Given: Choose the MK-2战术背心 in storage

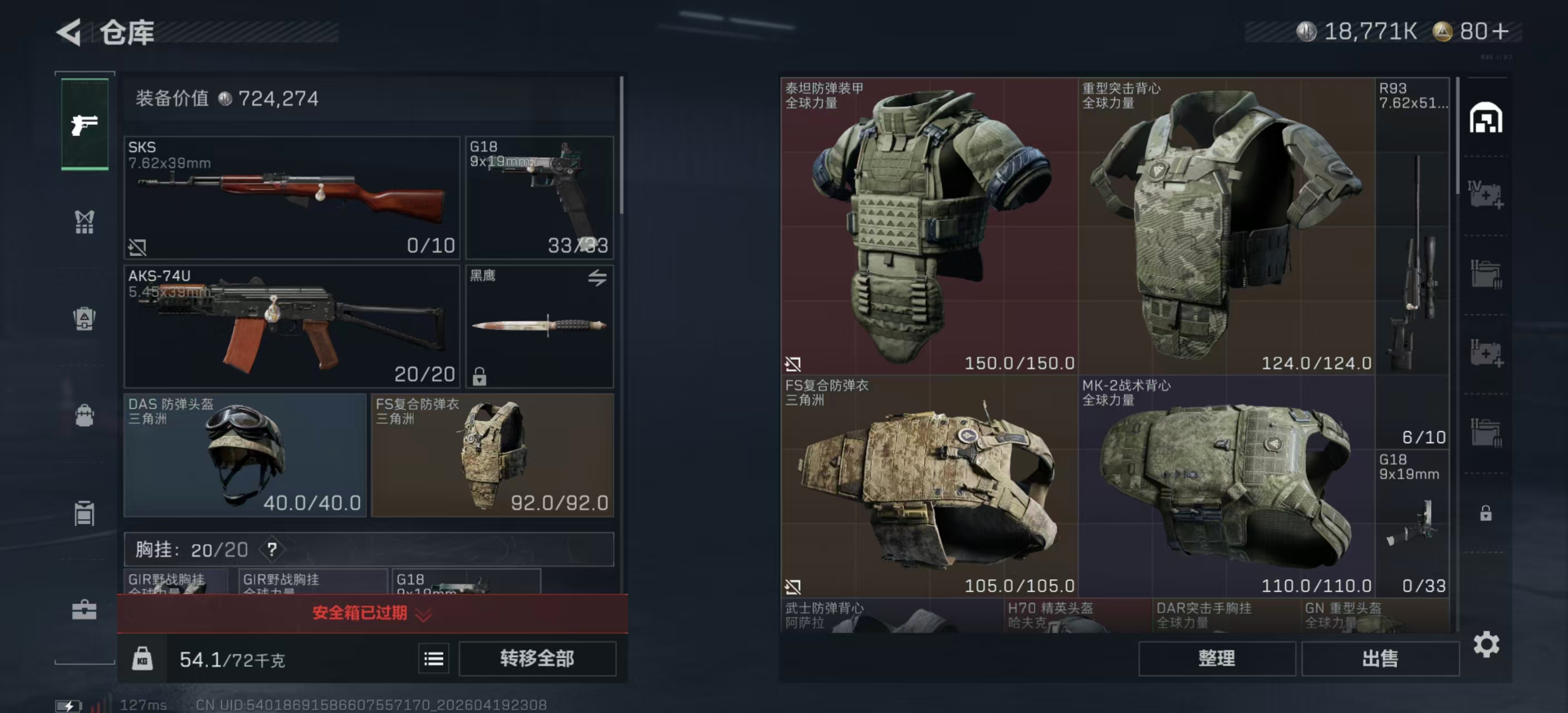Looking at the screenshot, I should [1226, 486].
